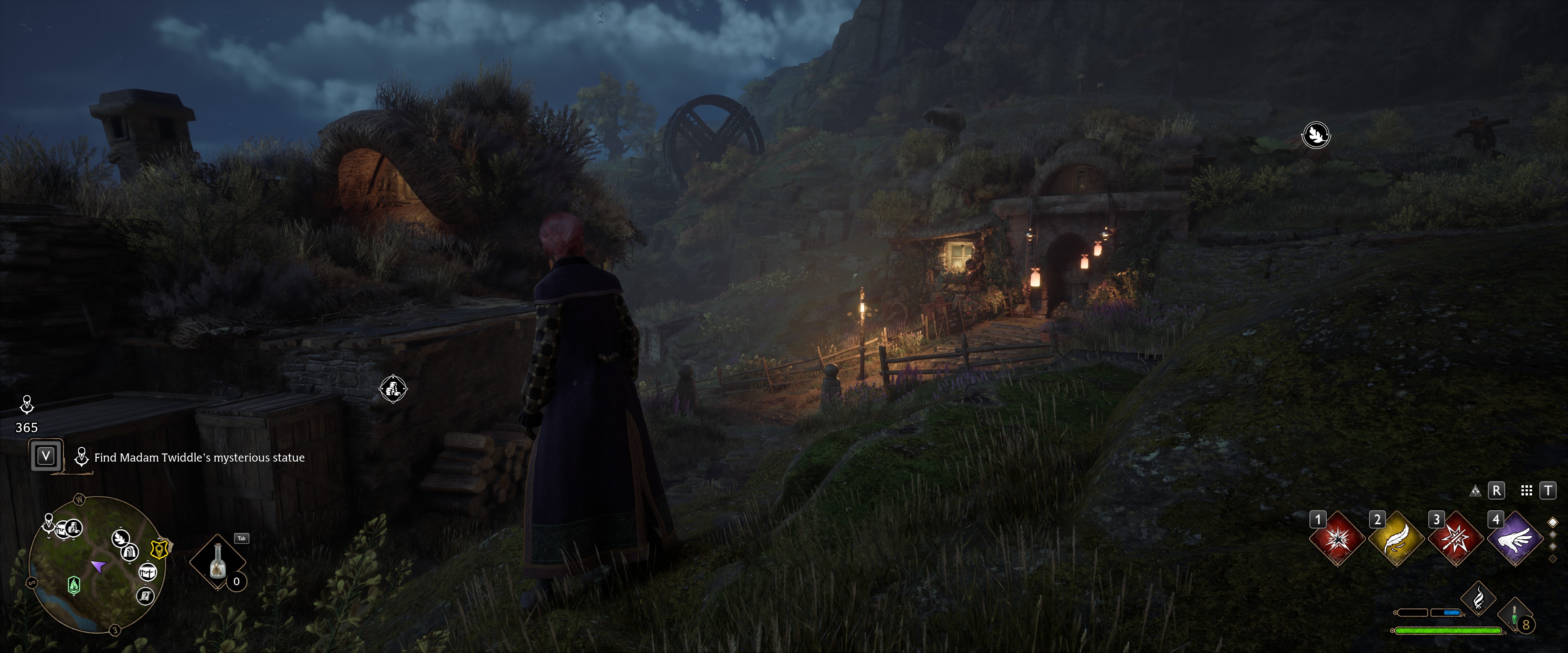Cast the Levioso feather spell

[x=1396, y=539]
